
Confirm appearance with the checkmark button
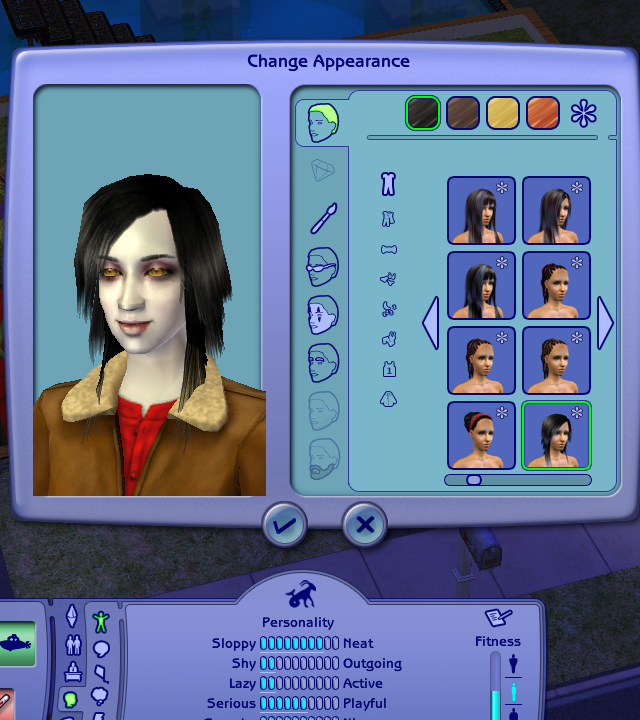285,524
